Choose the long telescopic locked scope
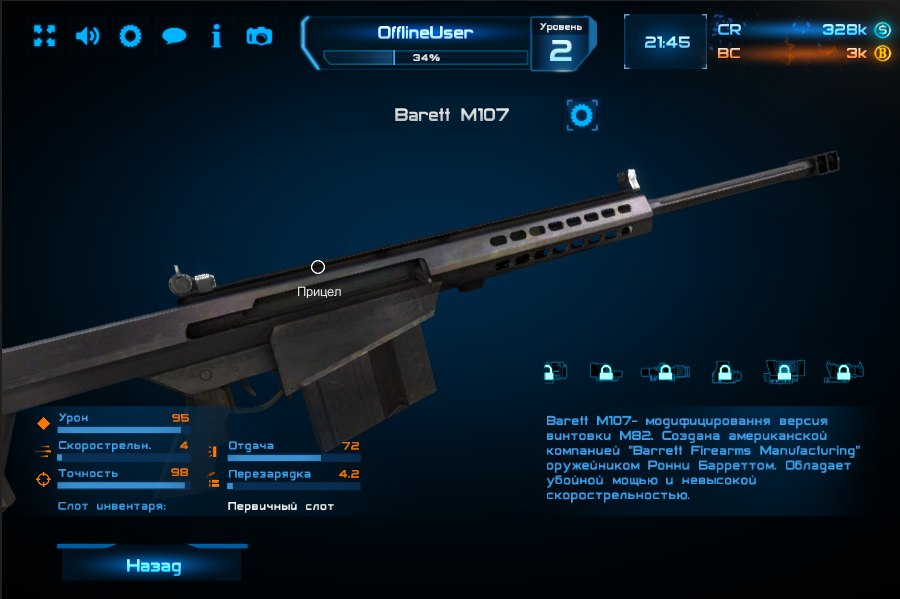The width and height of the screenshot is (900, 599). pyautogui.click(x=665, y=372)
